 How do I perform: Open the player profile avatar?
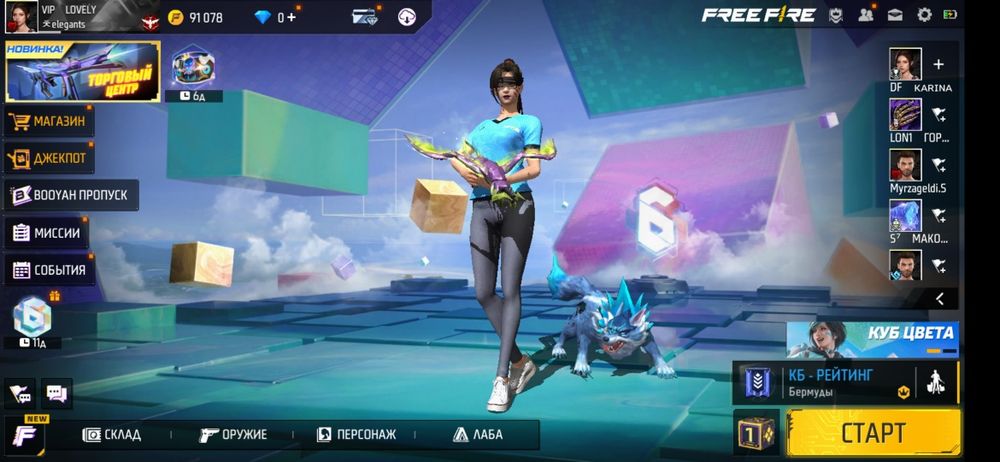(20, 16)
